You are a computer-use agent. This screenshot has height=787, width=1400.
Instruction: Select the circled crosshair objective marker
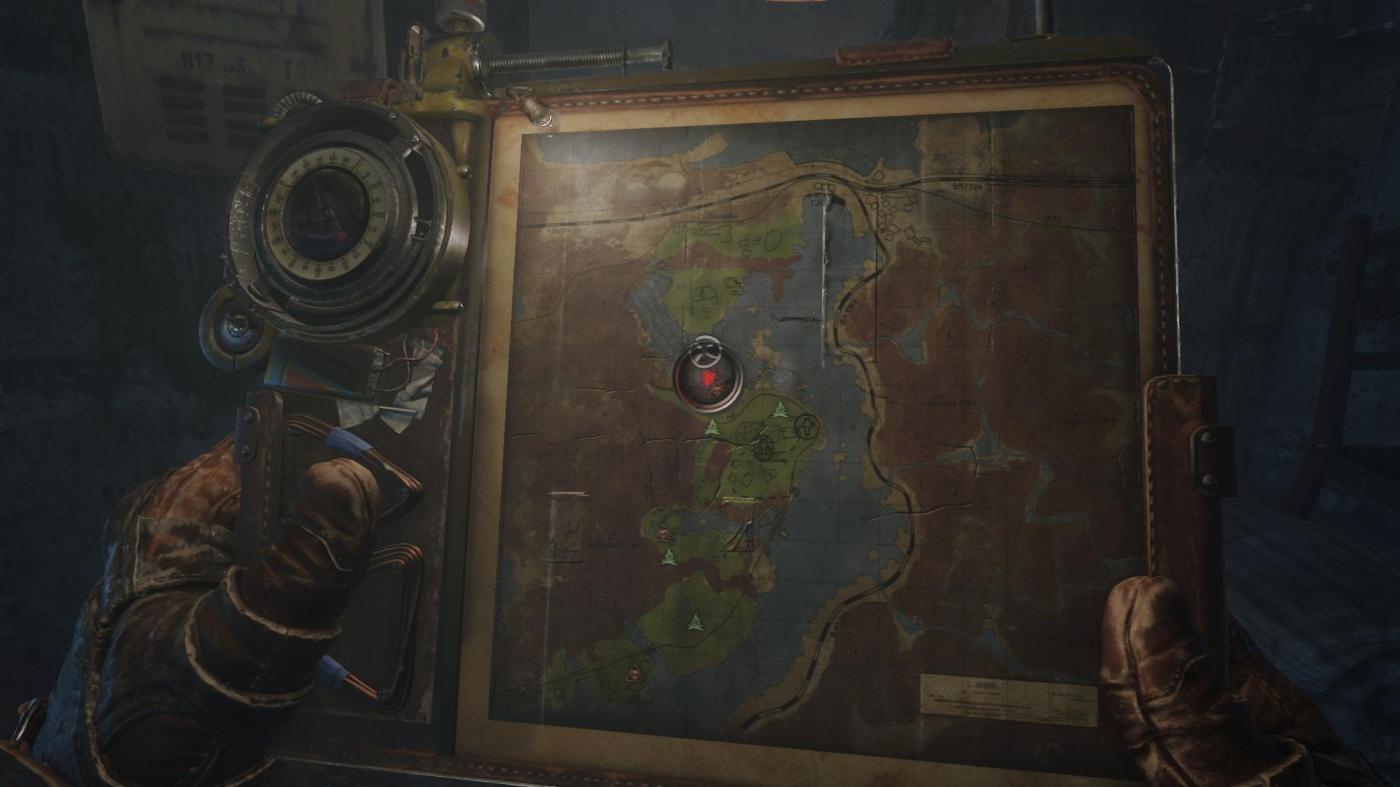click(765, 448)
